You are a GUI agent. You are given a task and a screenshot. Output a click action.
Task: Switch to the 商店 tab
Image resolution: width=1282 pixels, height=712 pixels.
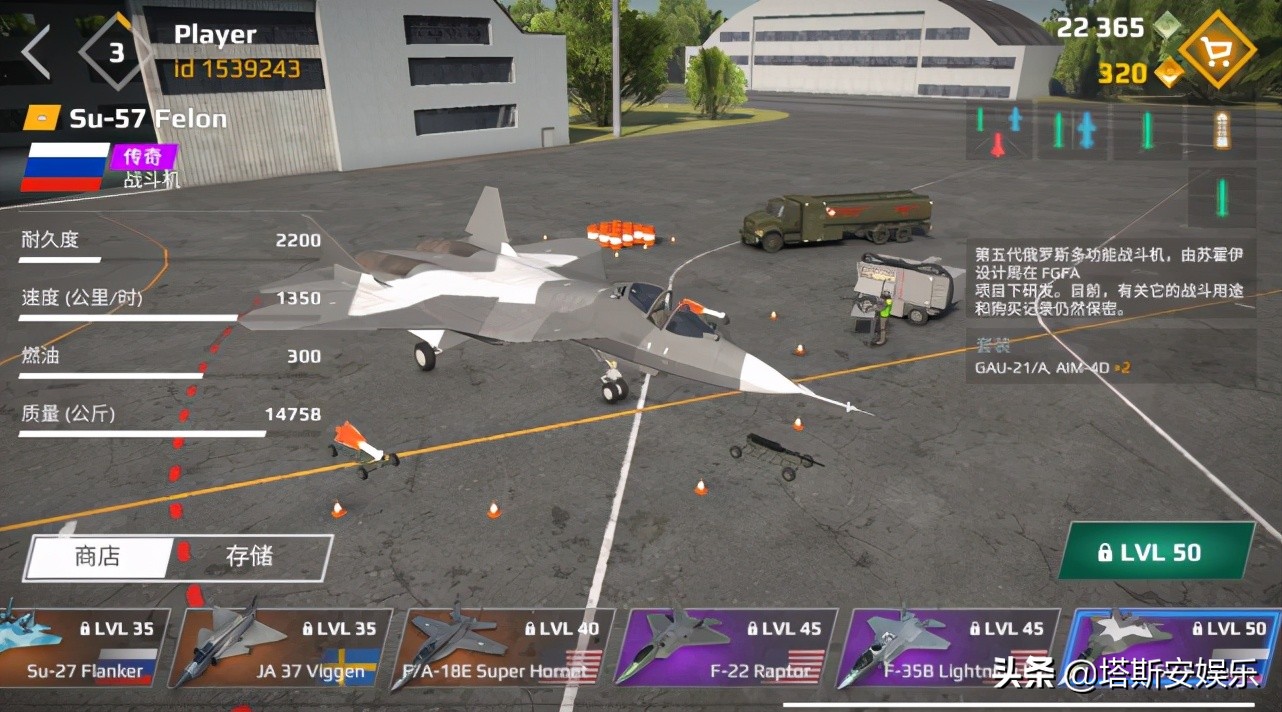(98, 557)
